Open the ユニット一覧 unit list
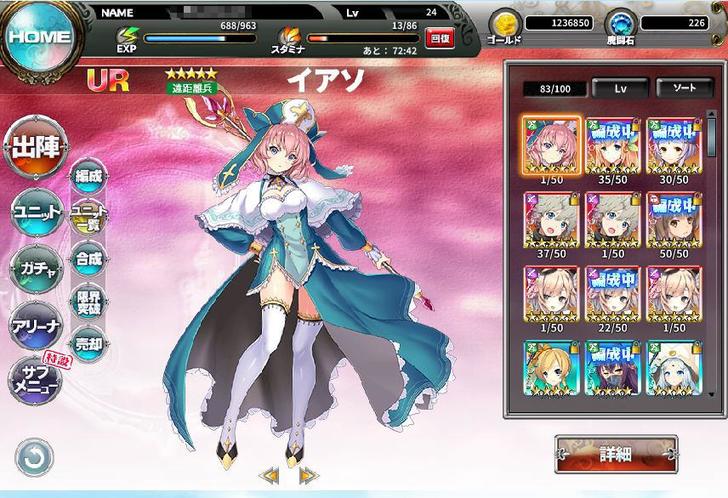 pyautogui.click(x=89, y=217)
